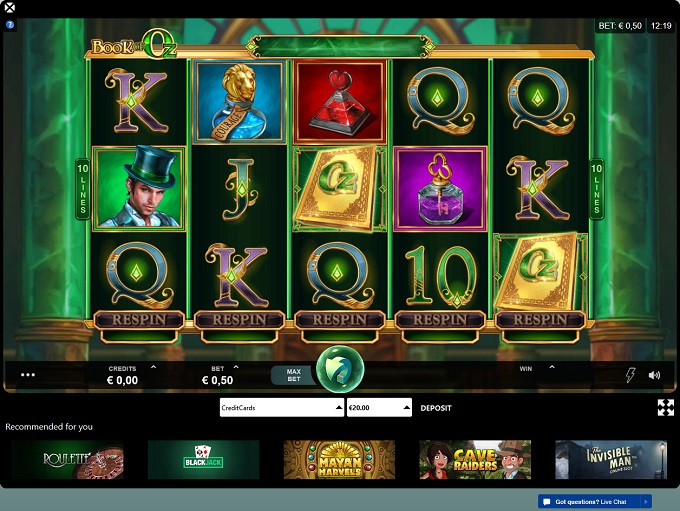Viewport: 680px width, 511px height.
Task: Respin the middle reel under the Q symbol
Action: [340, 319]
